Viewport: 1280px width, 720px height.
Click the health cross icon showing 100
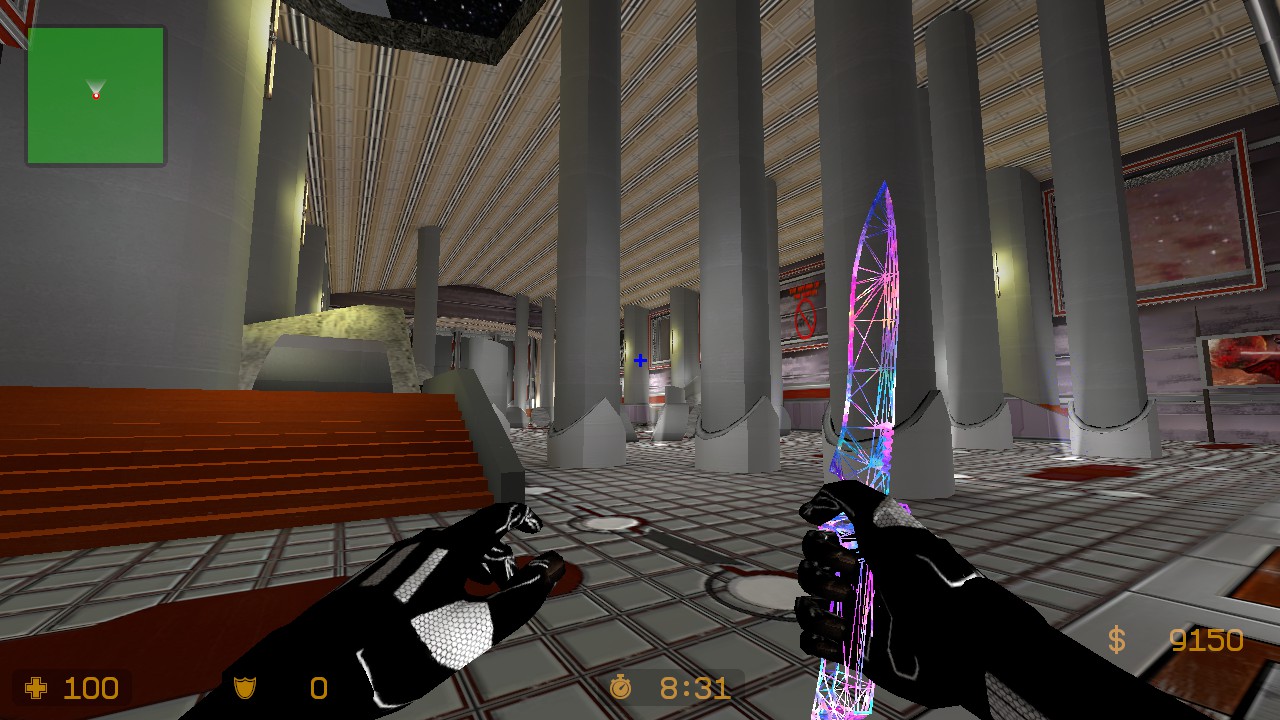34,688
